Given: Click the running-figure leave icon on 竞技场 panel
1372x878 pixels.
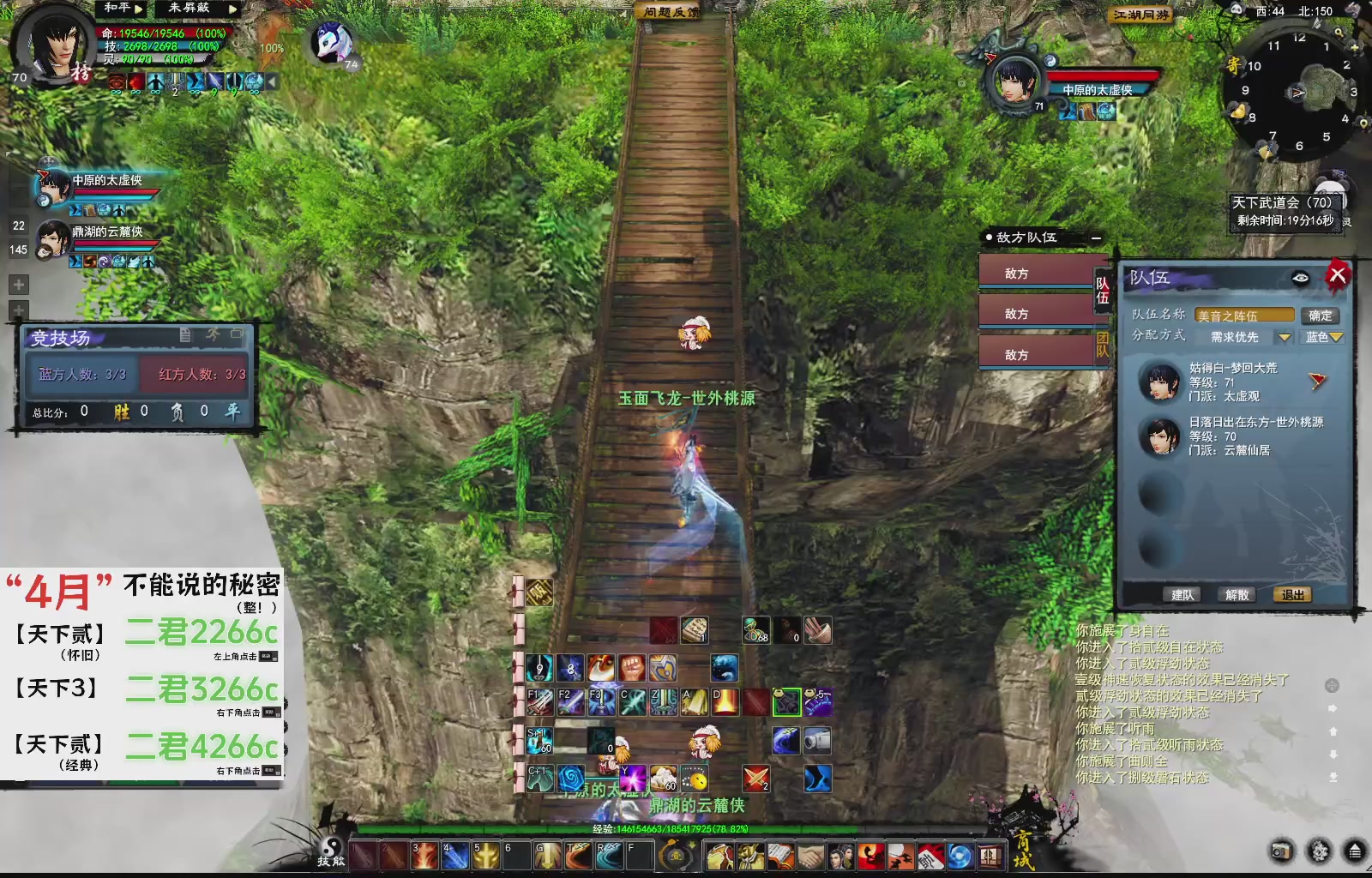Looking at the screenshot, I should point(214,335).
